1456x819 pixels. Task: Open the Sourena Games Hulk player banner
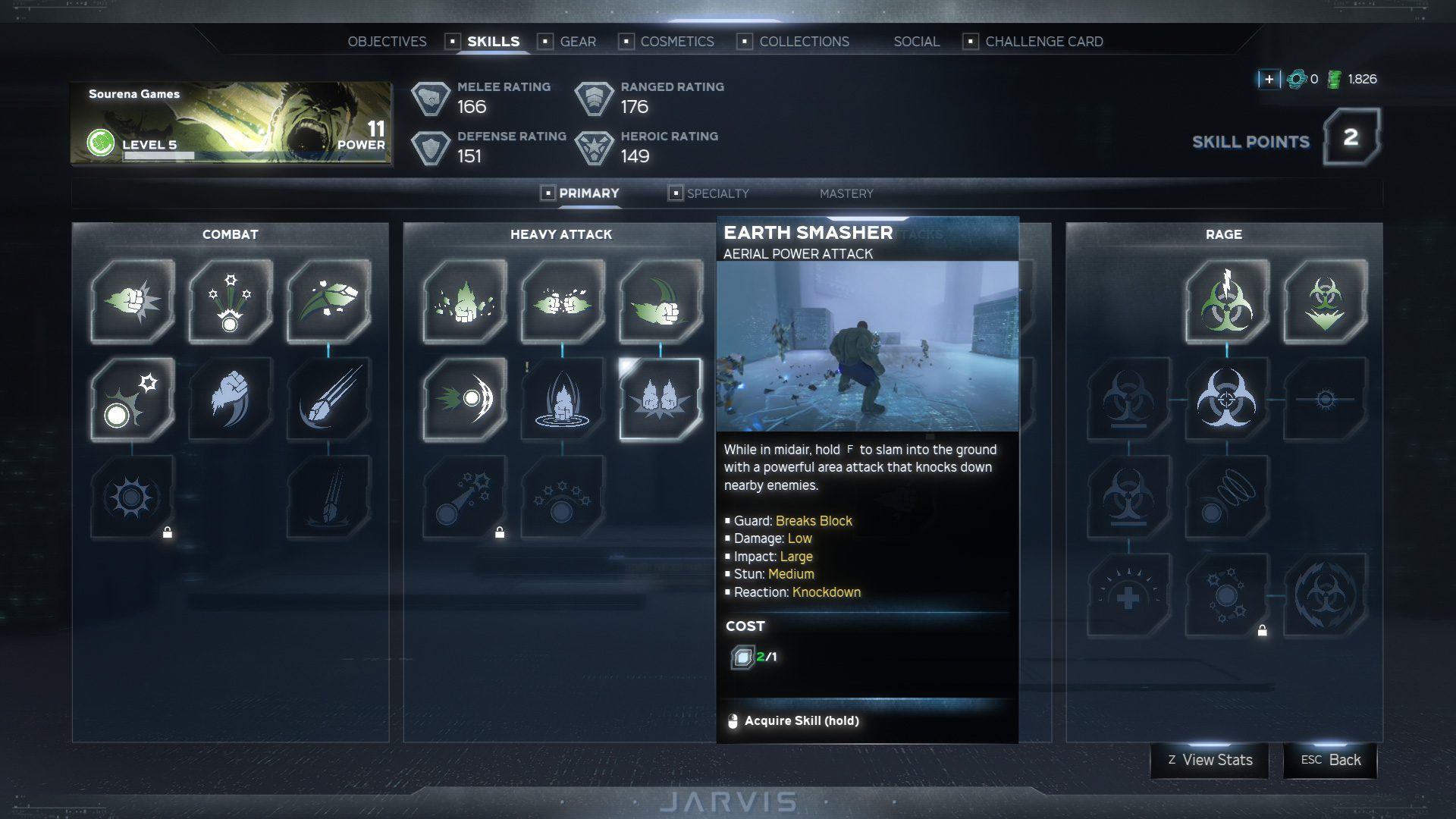pos(231,124)
